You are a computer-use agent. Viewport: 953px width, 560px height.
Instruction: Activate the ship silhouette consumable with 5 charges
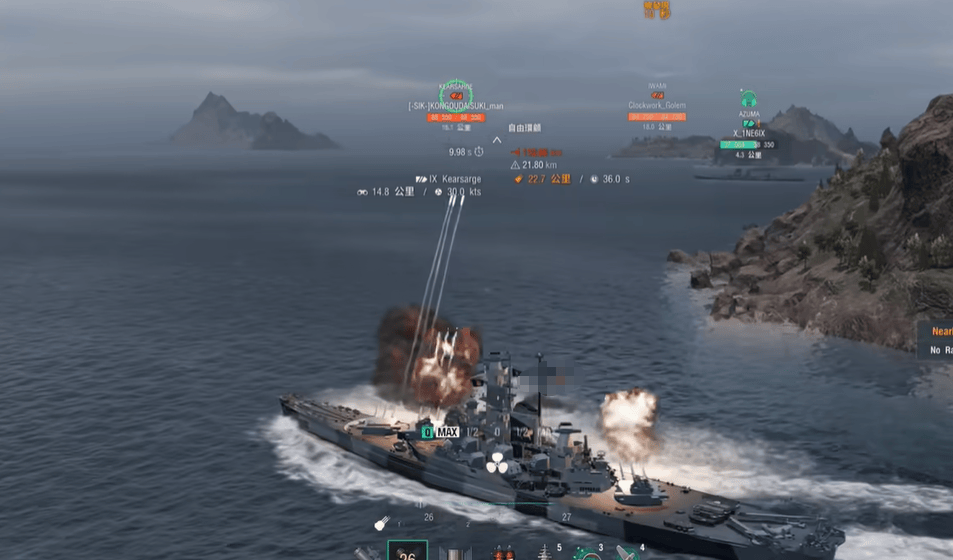point(545,552)
